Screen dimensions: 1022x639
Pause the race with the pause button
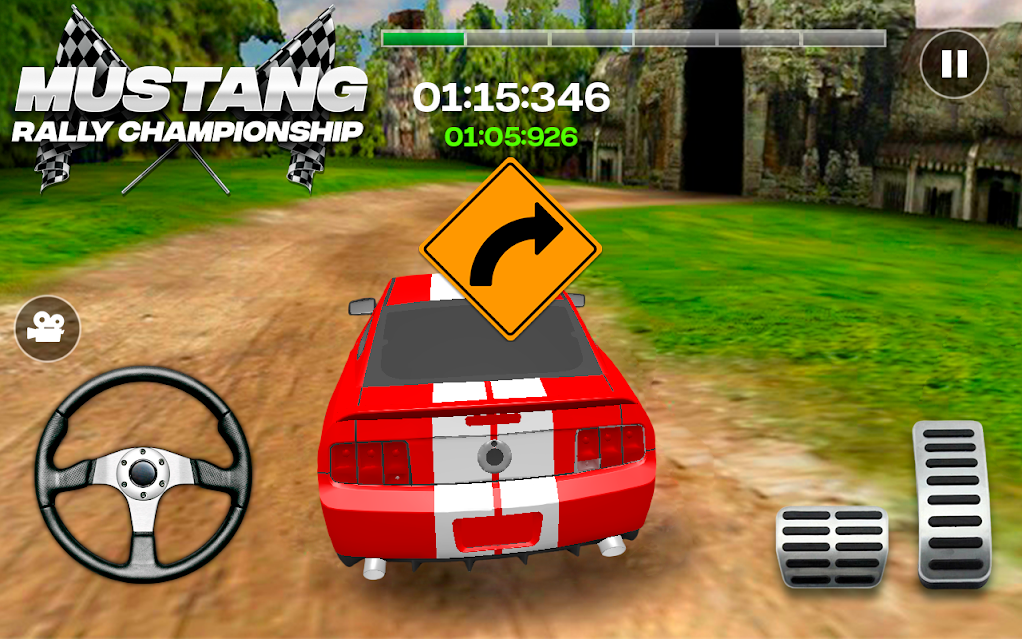pos(954,65)
